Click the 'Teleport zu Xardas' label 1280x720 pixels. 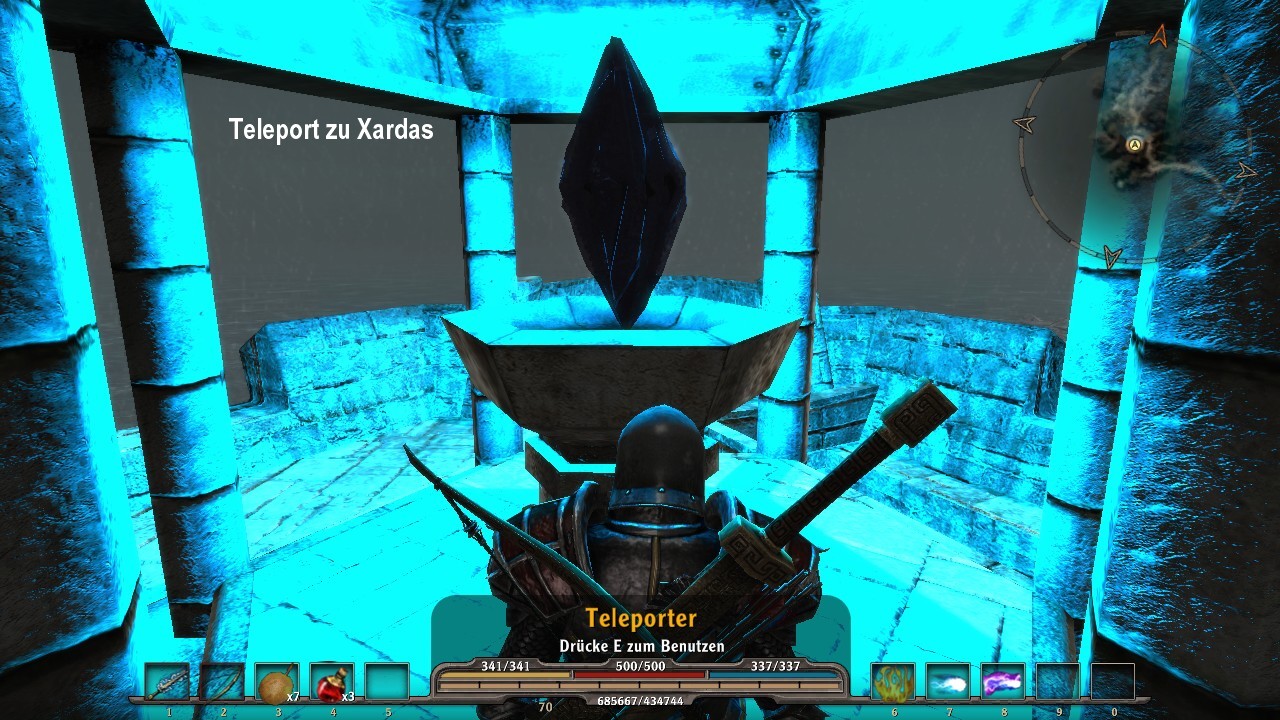click(332, 129)
